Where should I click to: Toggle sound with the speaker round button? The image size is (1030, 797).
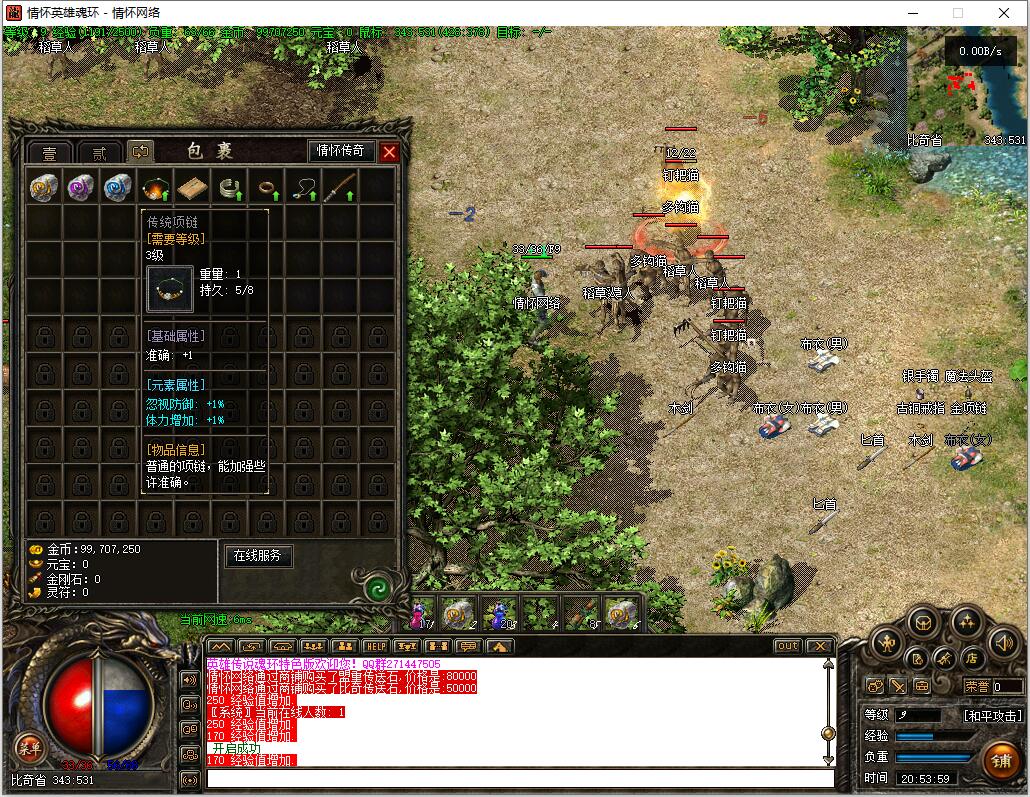1003,643
